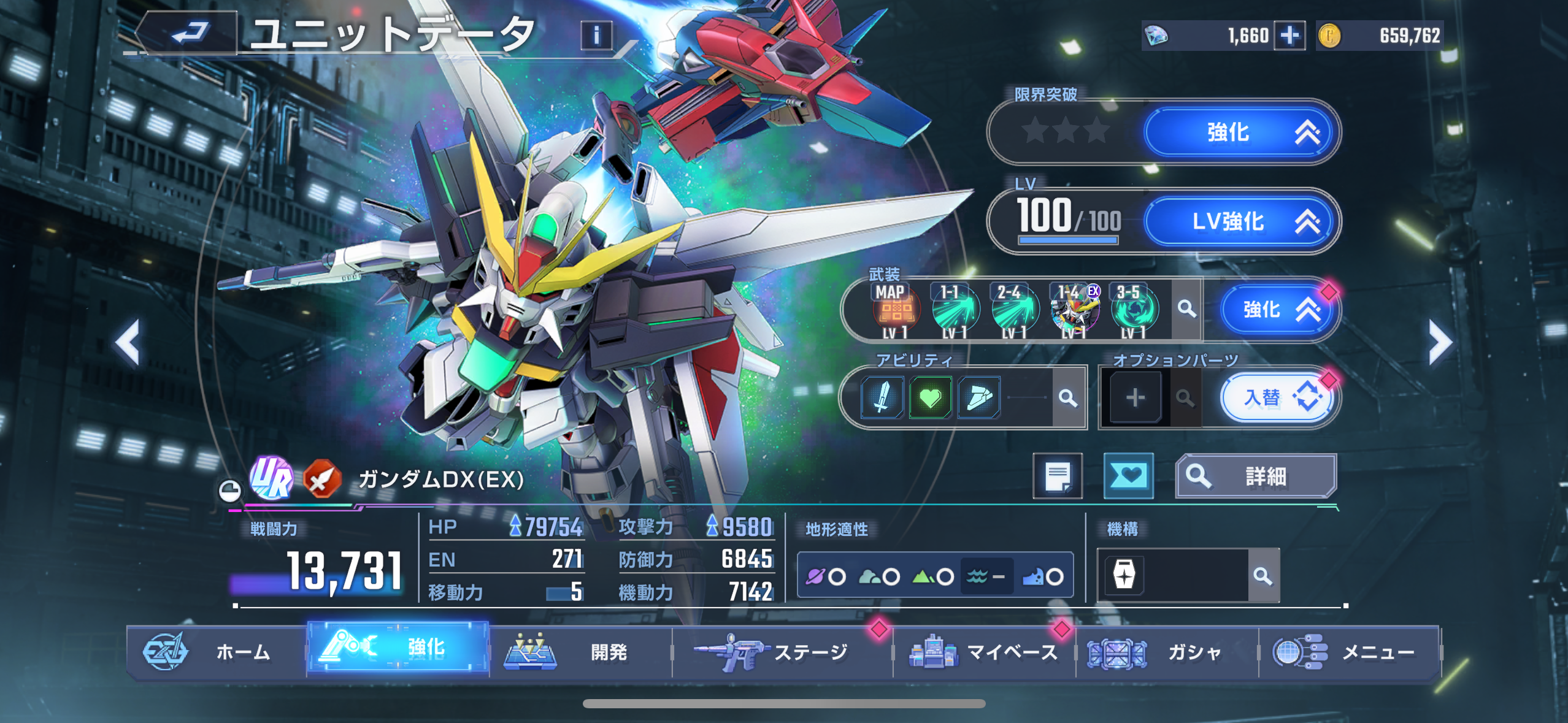This screenshot has height=723, width=1568.
Task: Activate the LV強化 button
Action: (1240, 221)
